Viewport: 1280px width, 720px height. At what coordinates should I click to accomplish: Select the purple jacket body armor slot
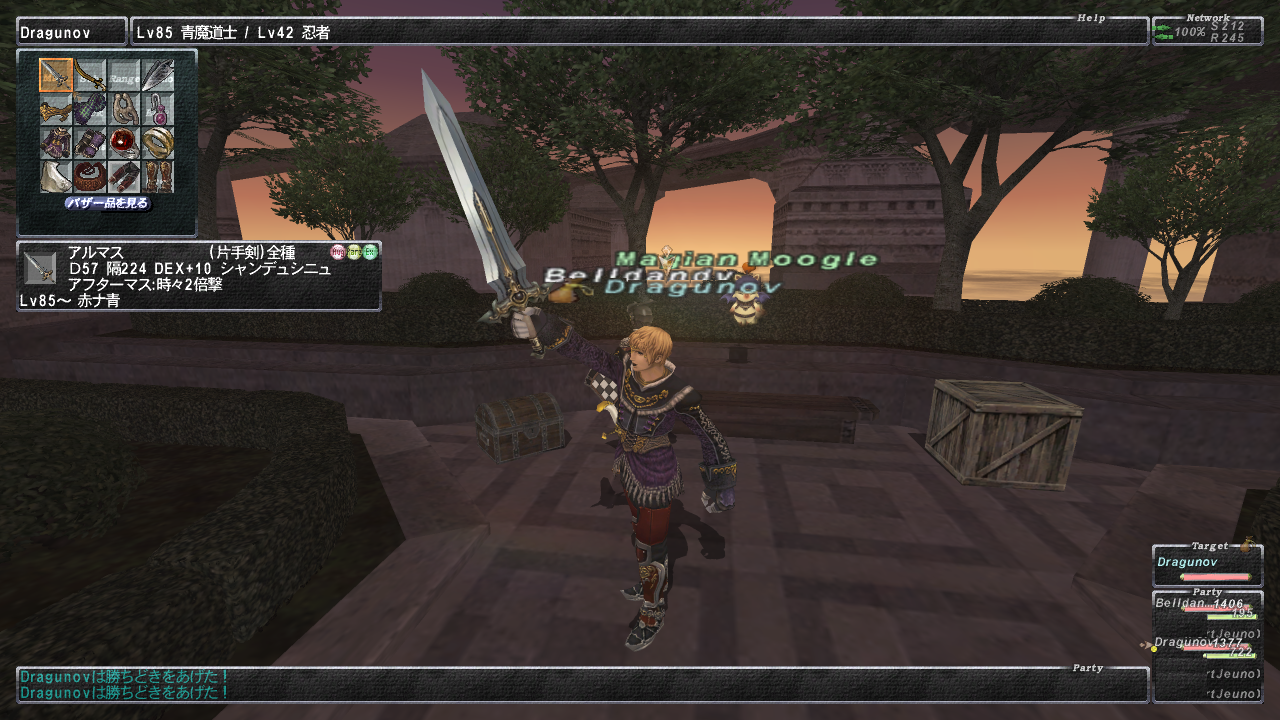[56, 143]
